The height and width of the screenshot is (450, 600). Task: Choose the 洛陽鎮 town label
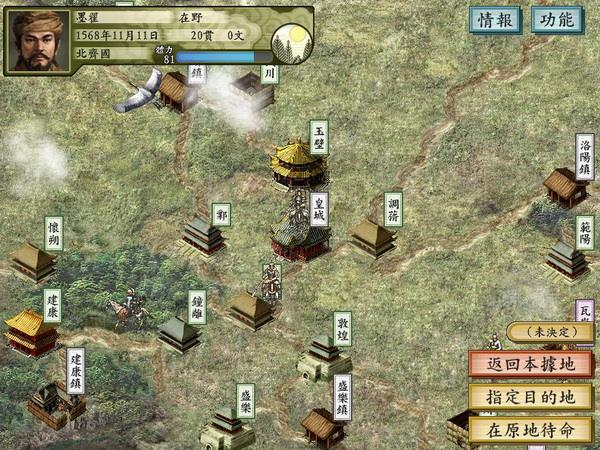[x=585, y=158]
